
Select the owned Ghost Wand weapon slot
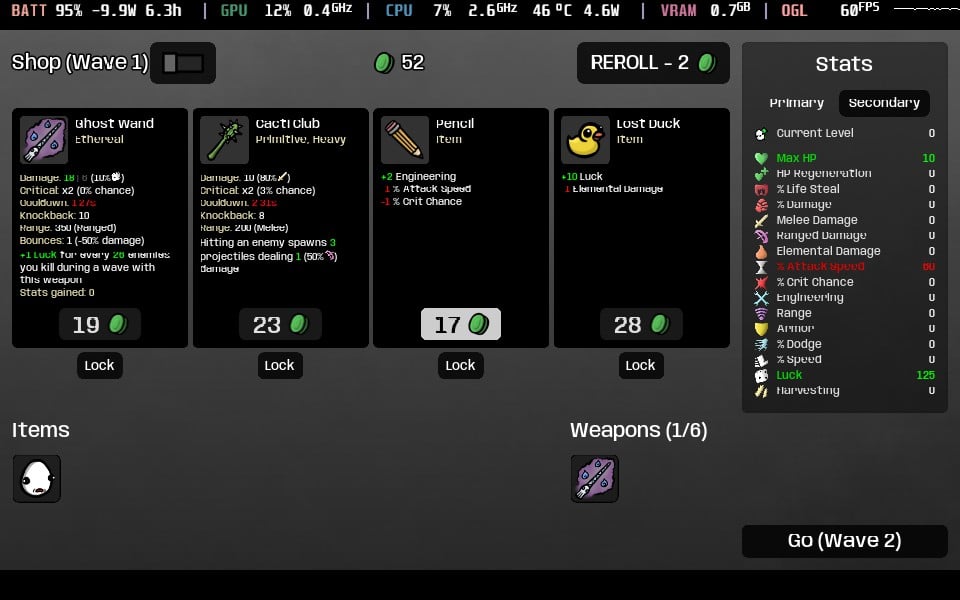[x=595, y=478]
